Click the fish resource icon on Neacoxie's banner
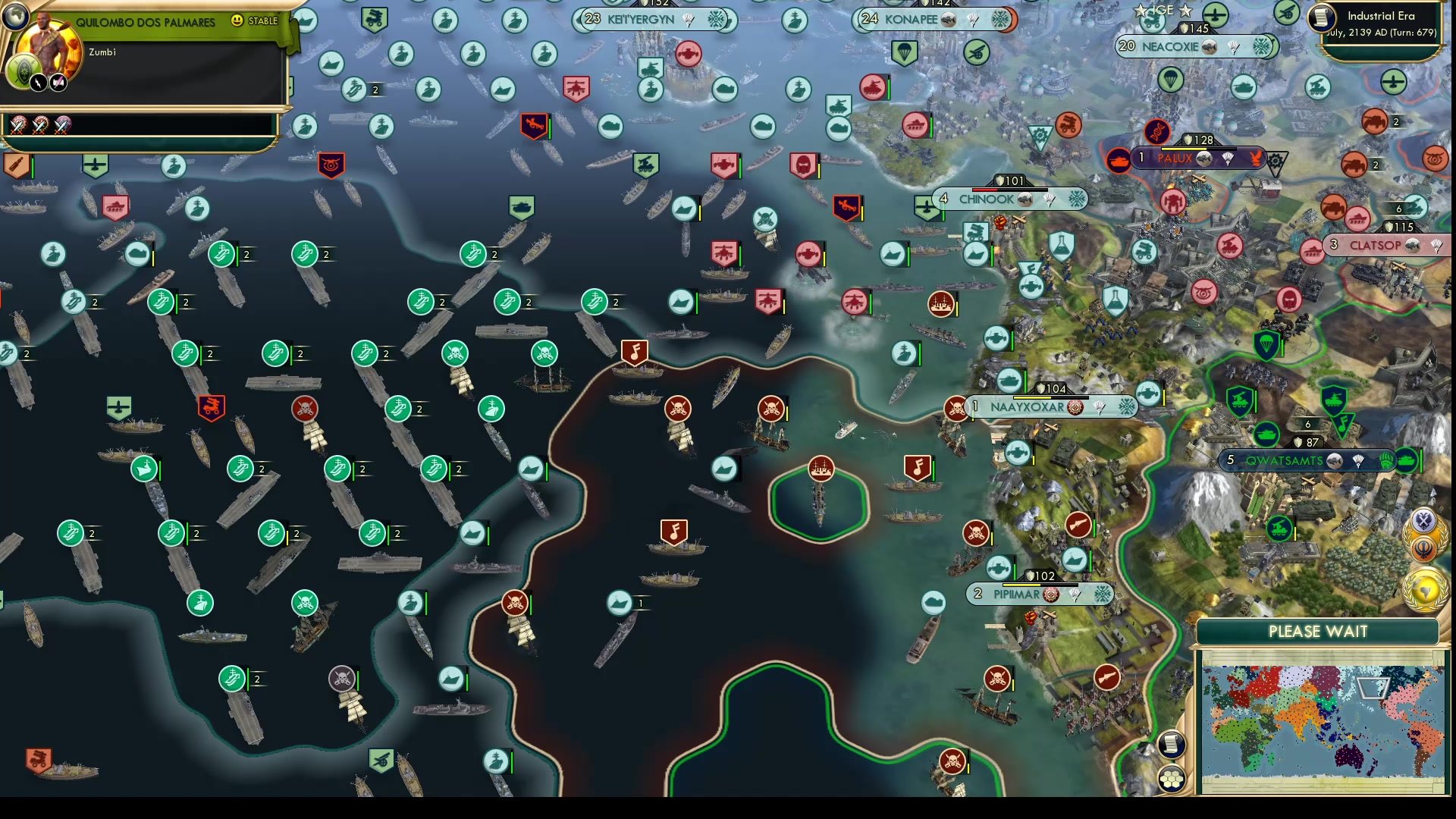The width and height of the screenshot is (1456, 819). (1210, 47)
